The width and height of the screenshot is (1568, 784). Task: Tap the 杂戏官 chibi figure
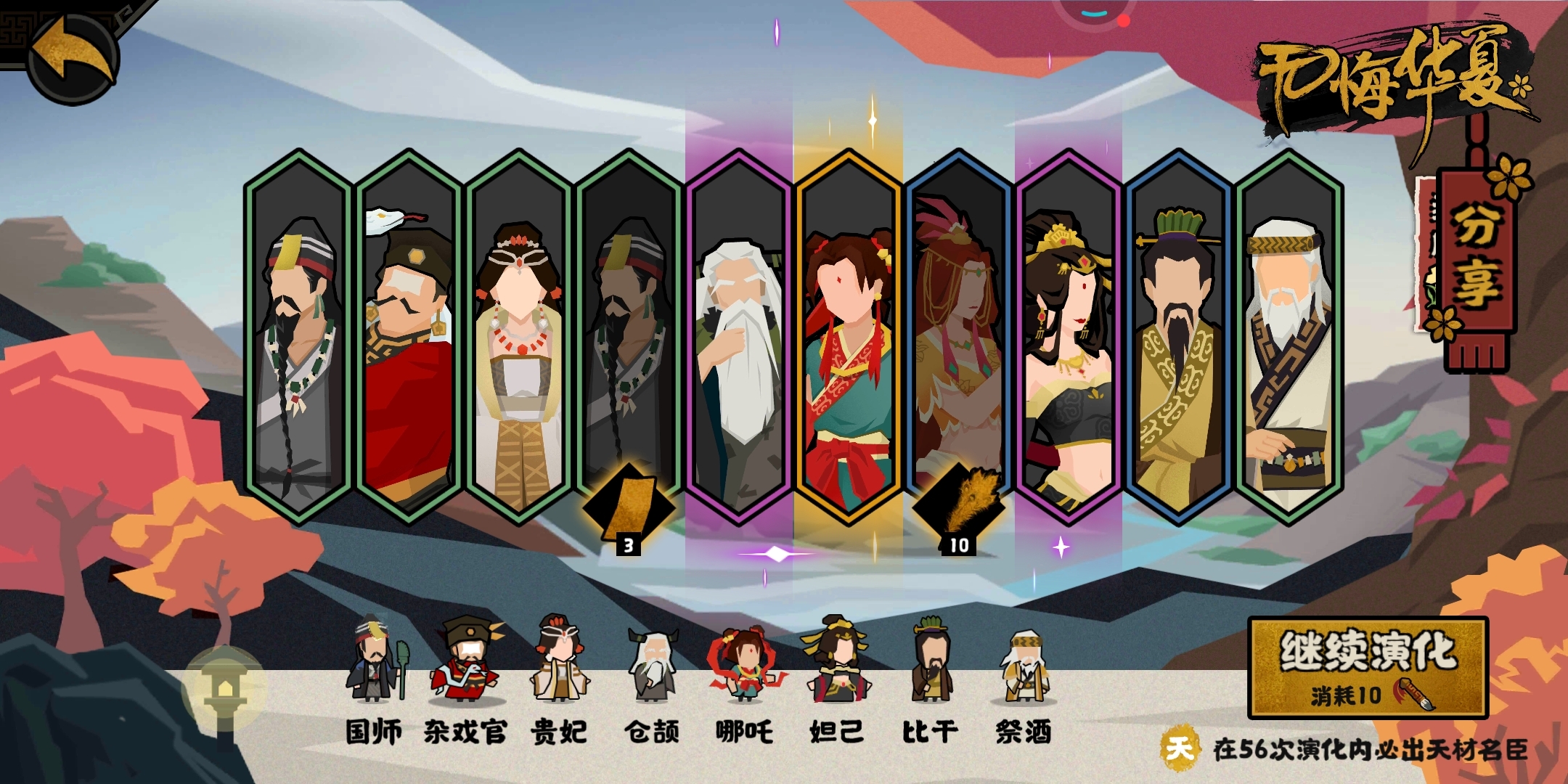click(x=466, y=661)
